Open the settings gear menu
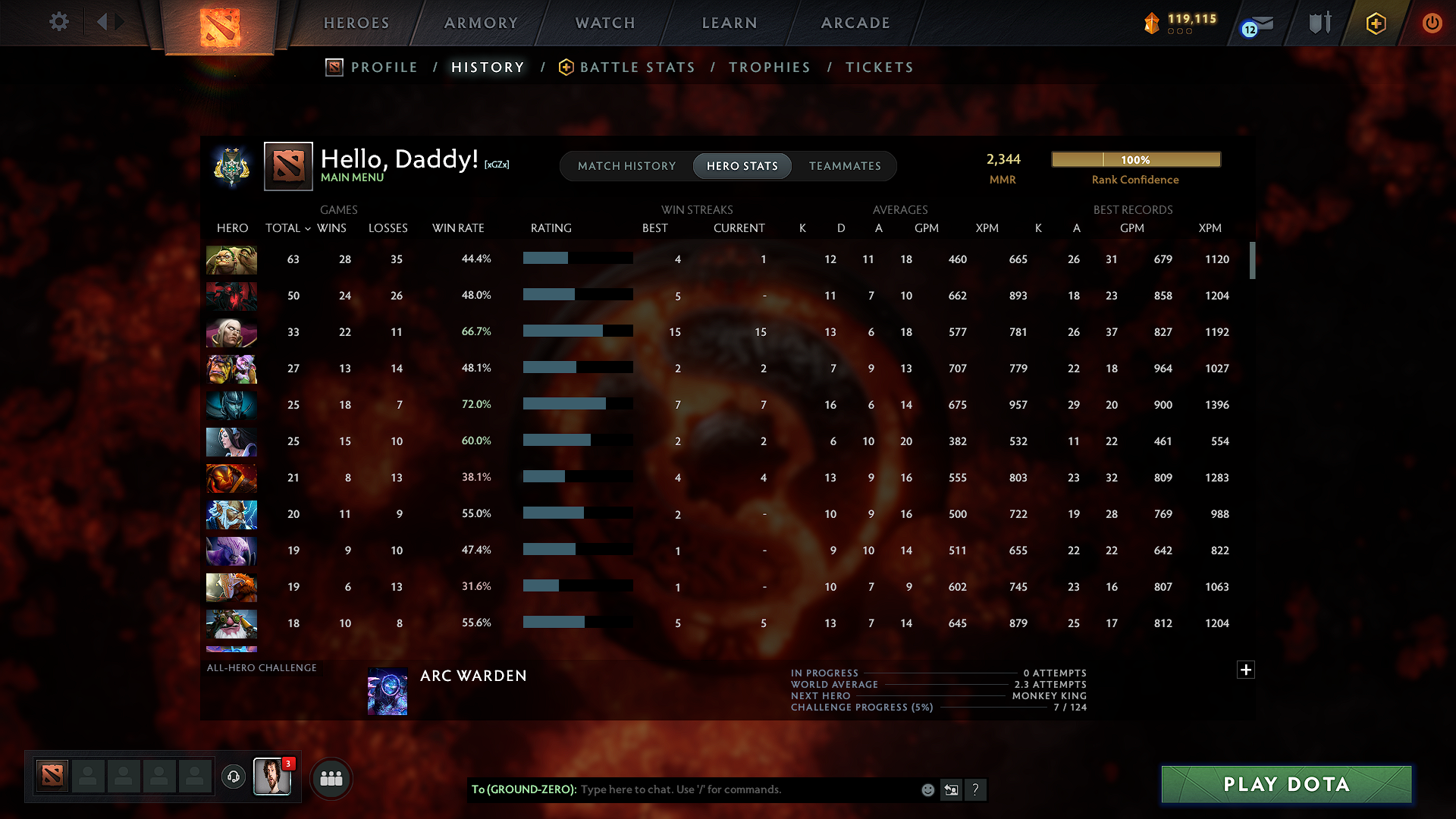Image resolution: width=1456 pixels, height=819 pixels. click(58, 22)
